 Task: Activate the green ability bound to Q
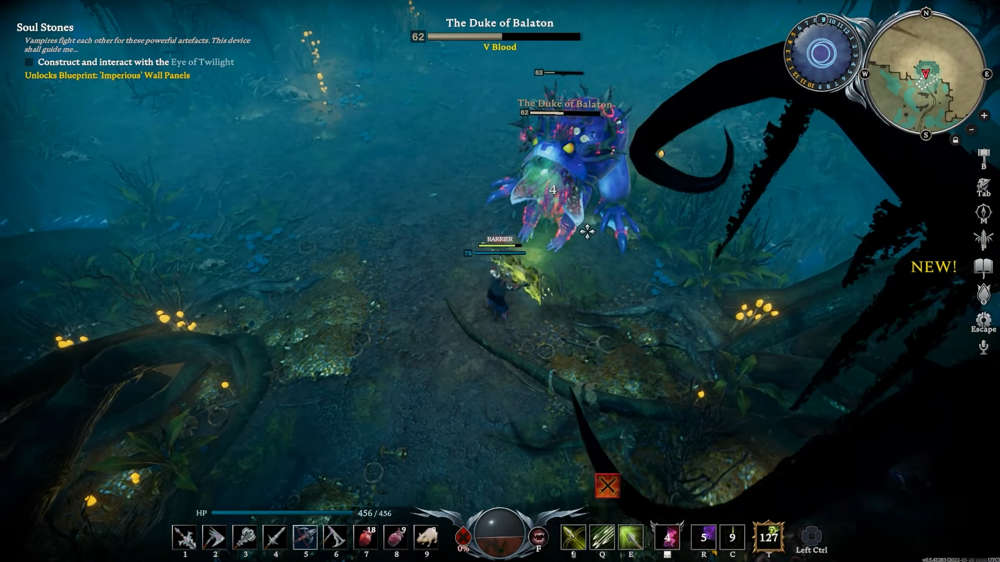pos(602,537)
